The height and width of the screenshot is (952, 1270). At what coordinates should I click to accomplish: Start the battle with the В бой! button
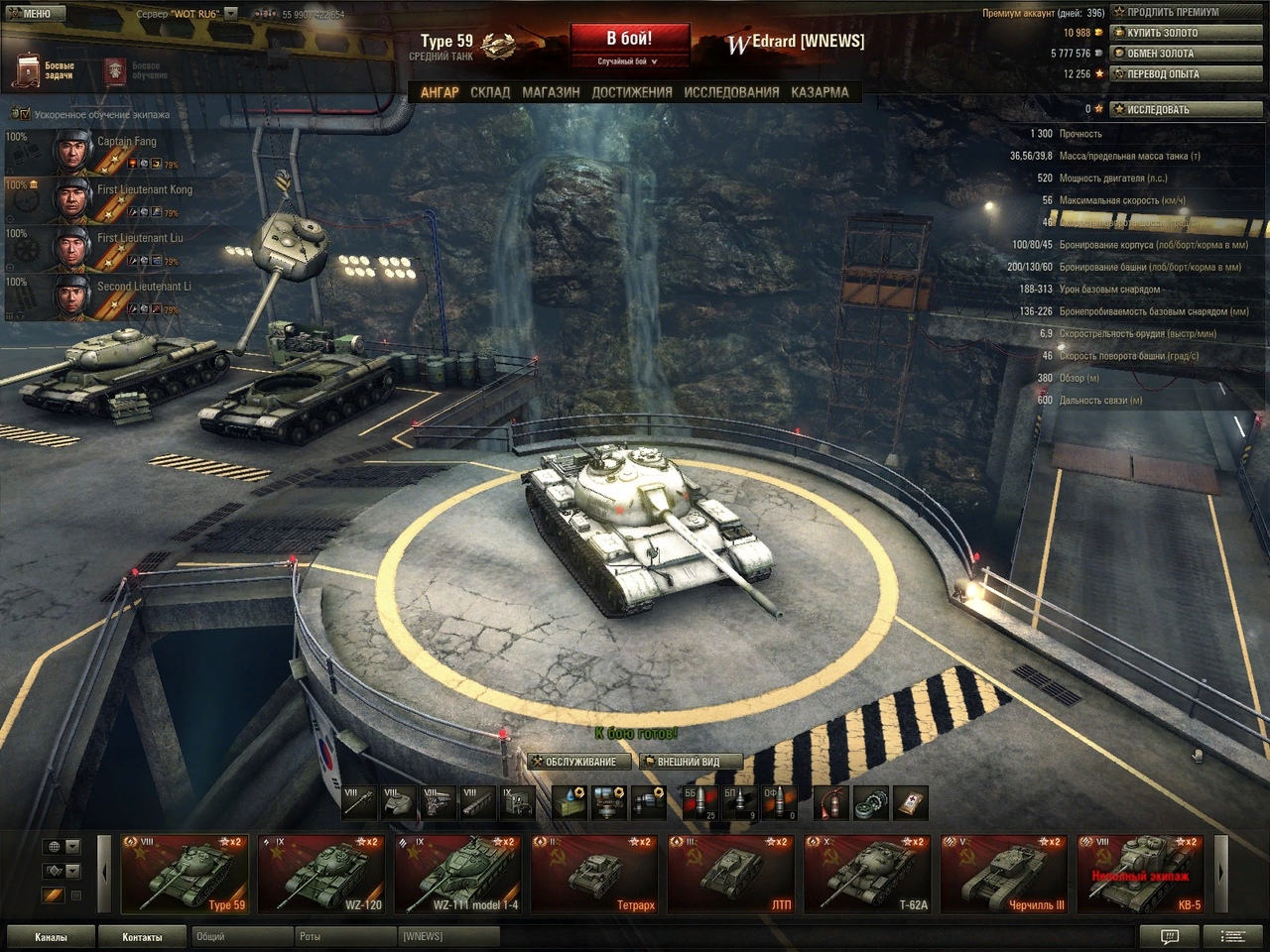[x=629, y=40]
